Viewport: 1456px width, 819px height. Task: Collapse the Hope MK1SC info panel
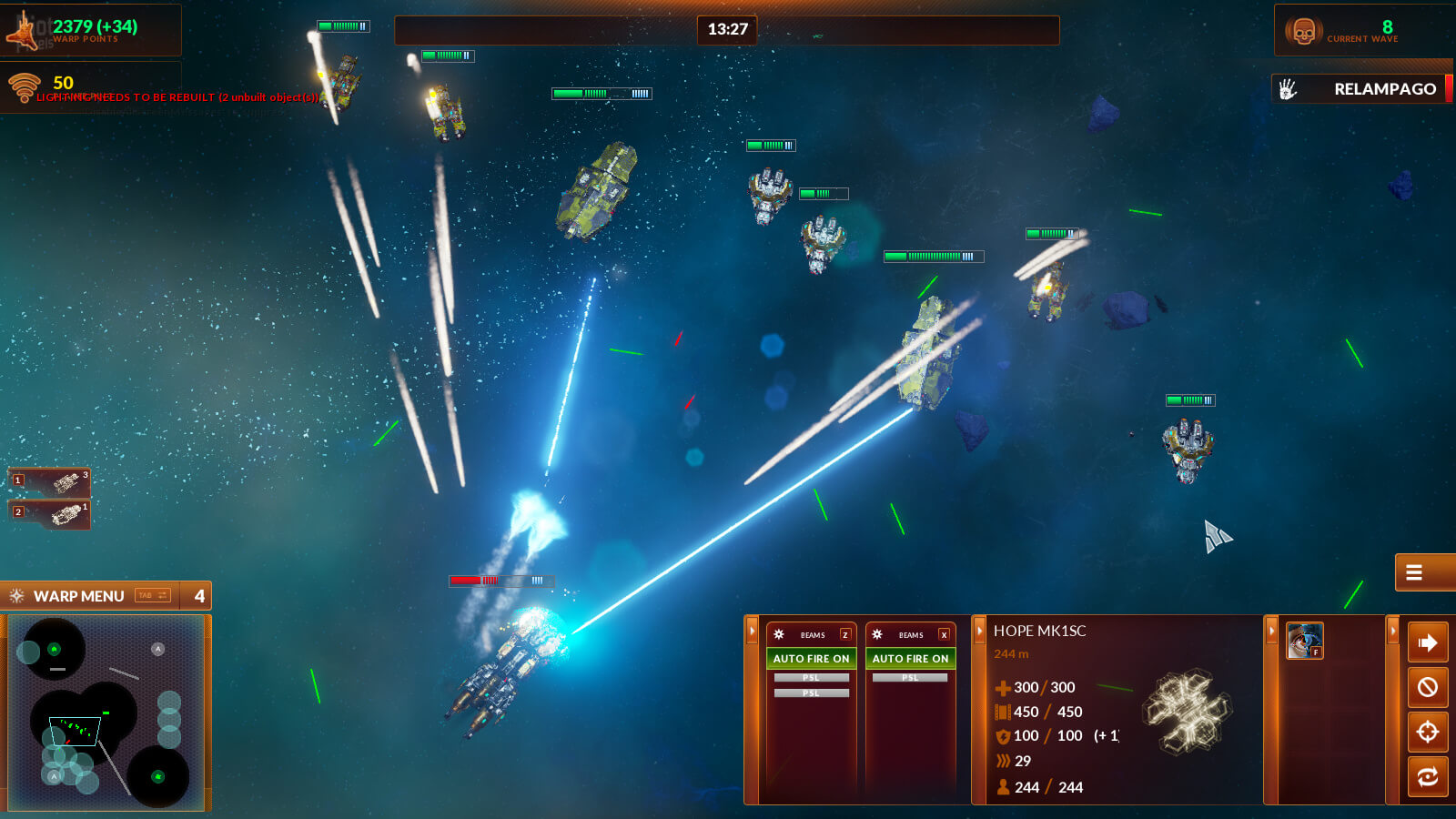[980, 630]
